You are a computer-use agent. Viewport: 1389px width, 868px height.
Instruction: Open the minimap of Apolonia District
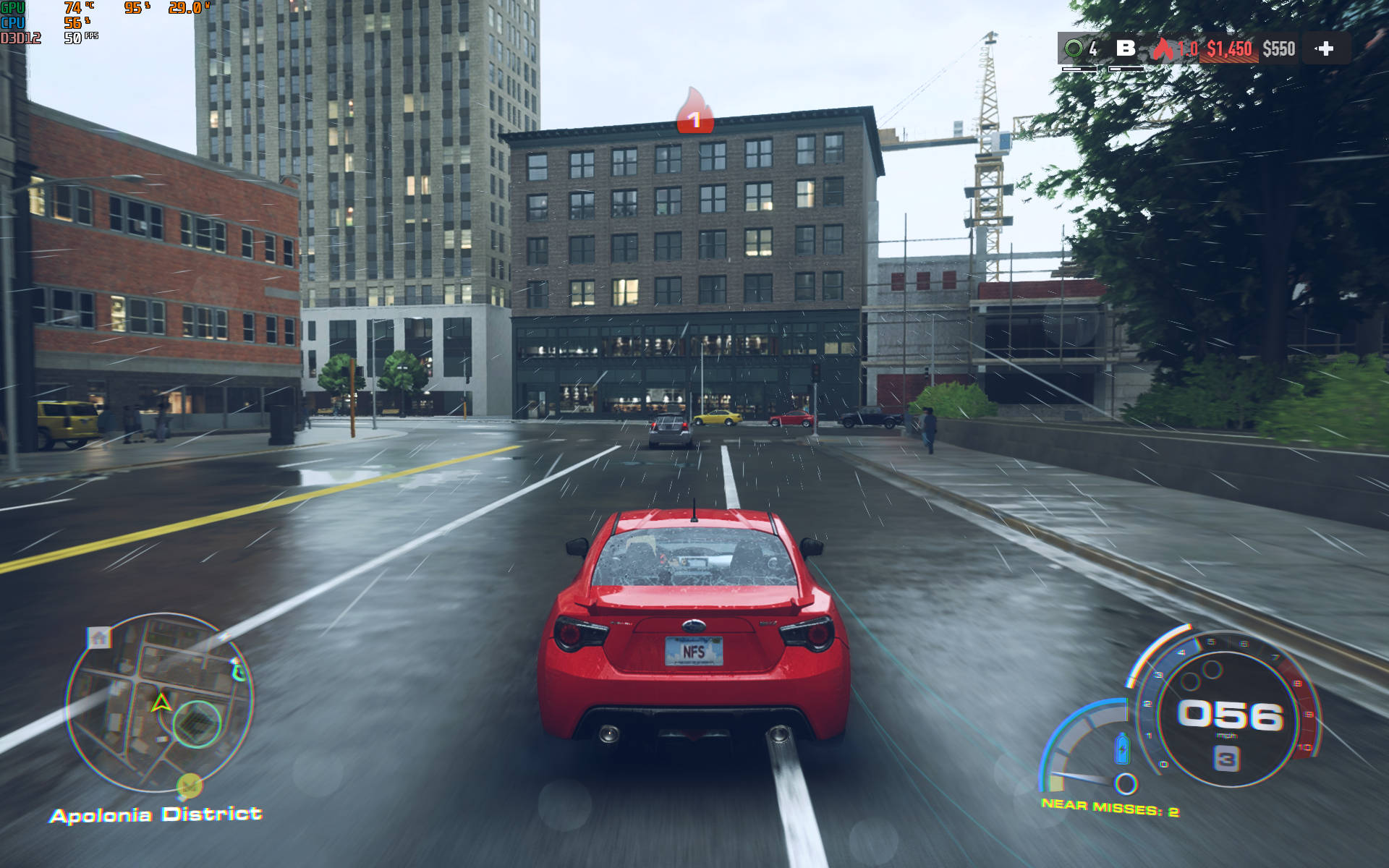(x=160, y=702)
